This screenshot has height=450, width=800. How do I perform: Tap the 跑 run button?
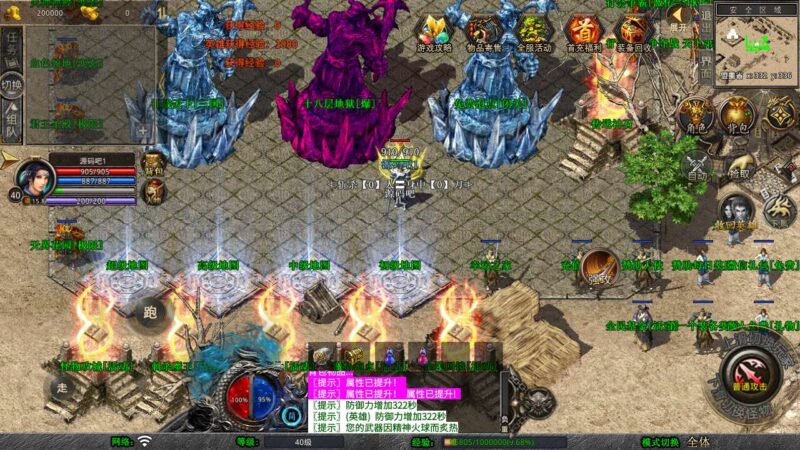[149, 310]
